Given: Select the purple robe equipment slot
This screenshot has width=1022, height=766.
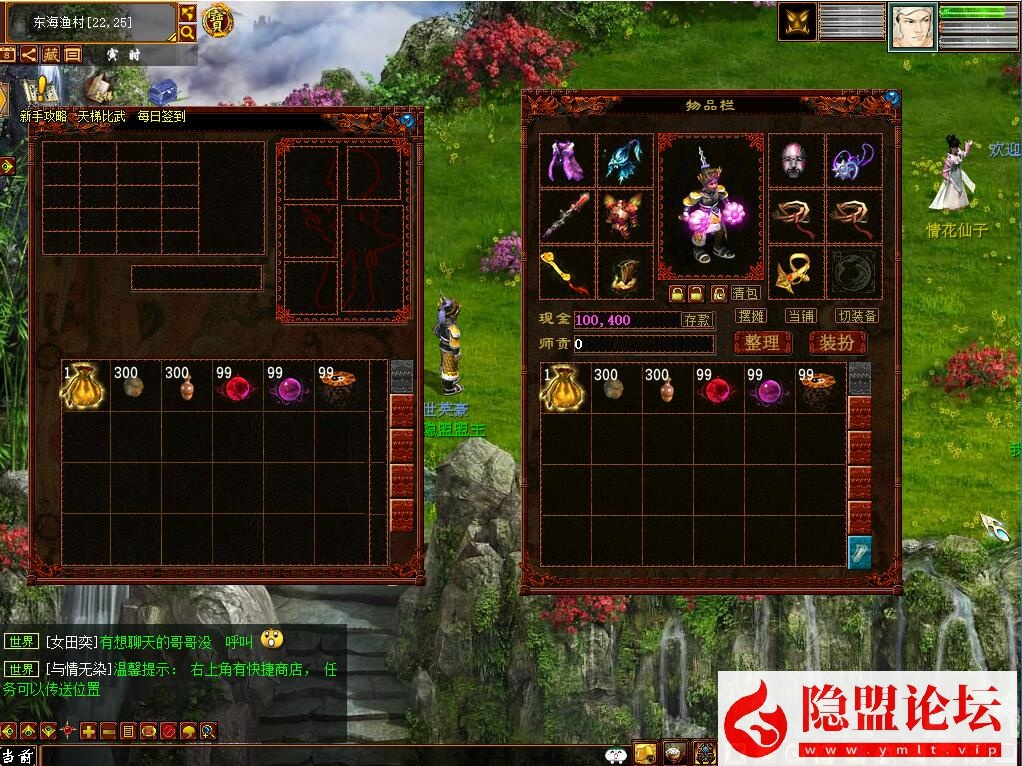Looking at the screenshot, I should point(567,160).
